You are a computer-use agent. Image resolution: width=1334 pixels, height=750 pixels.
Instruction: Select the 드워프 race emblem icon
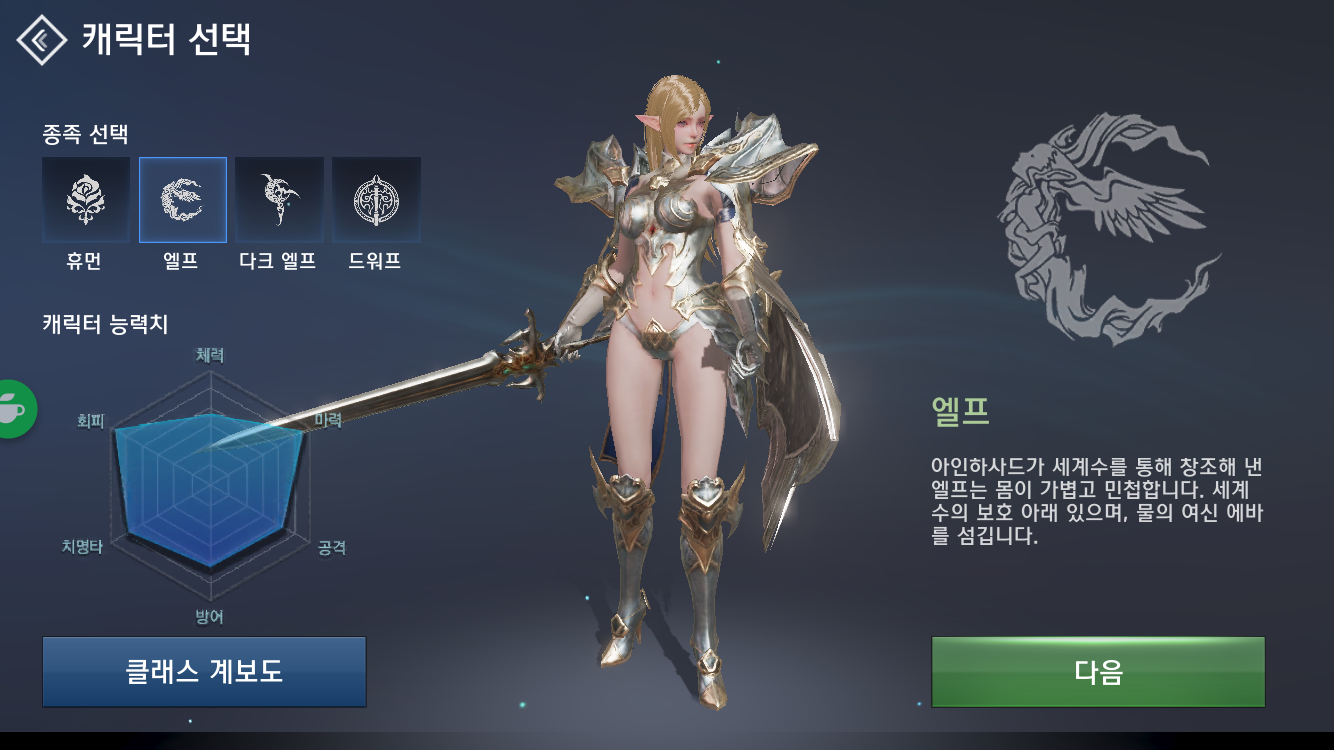(378, 199)
